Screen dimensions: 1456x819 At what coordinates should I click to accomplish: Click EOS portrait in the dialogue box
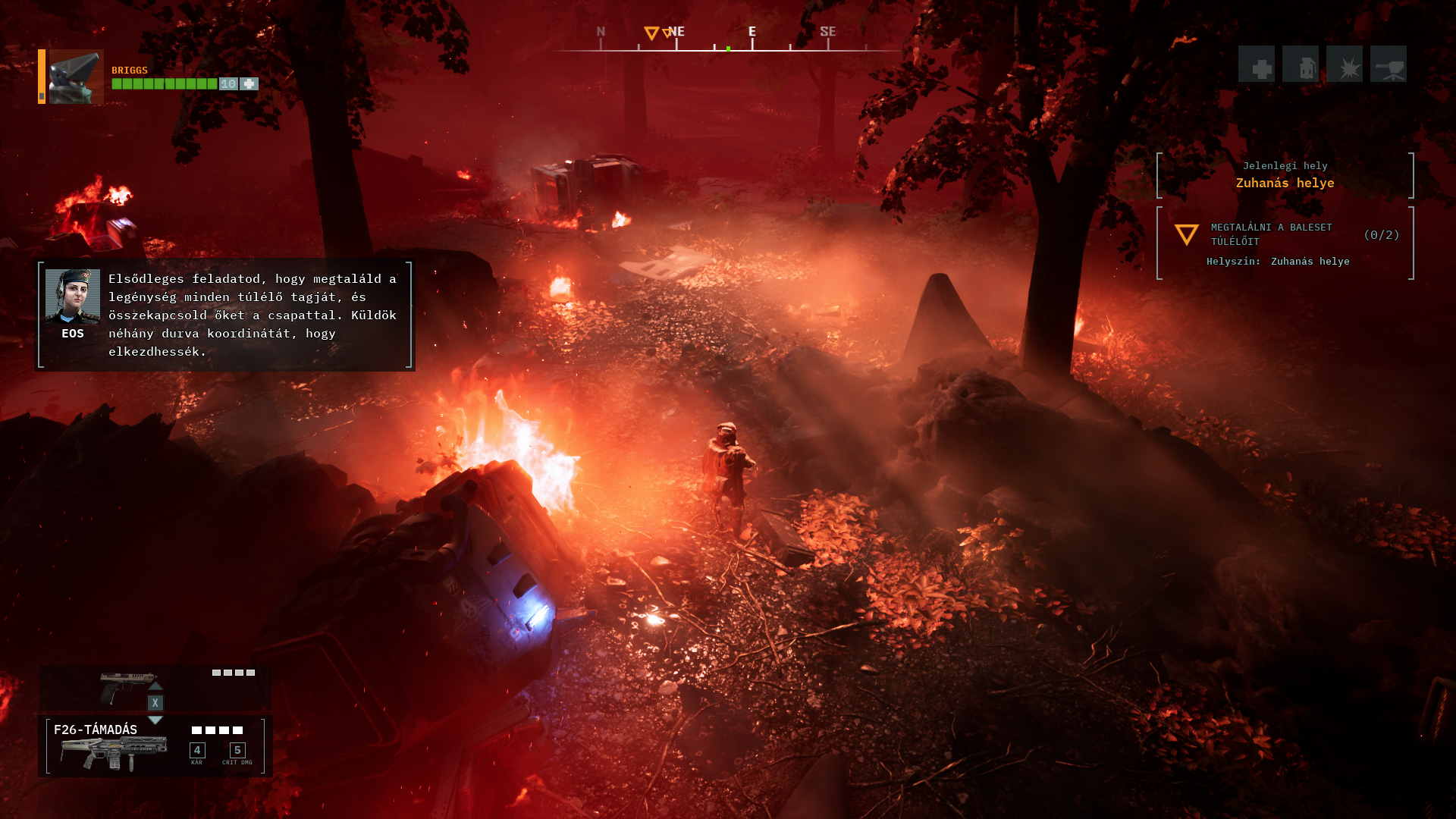point(73,296)
